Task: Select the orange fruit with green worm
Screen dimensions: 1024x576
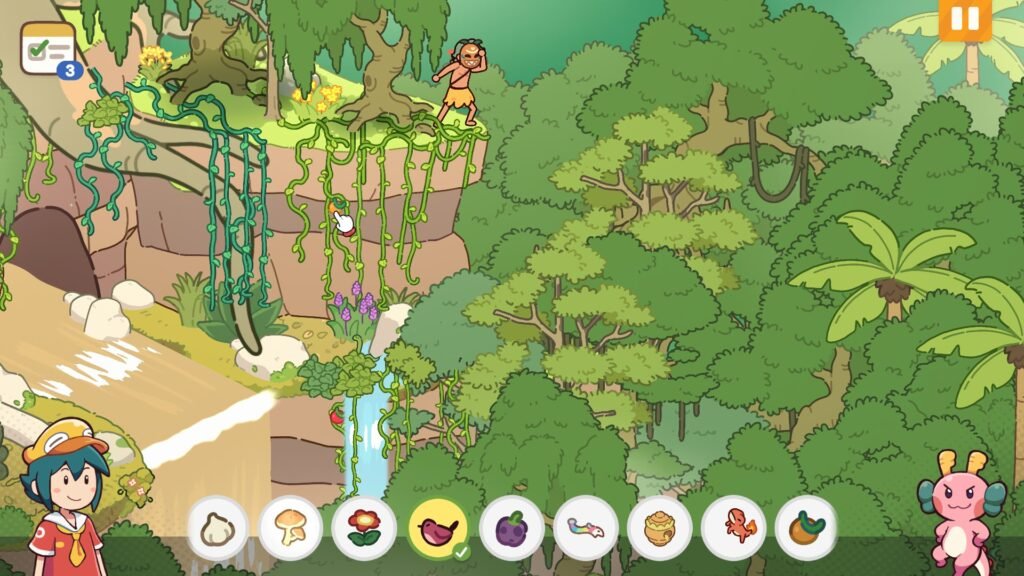Action: coord(806,528)
